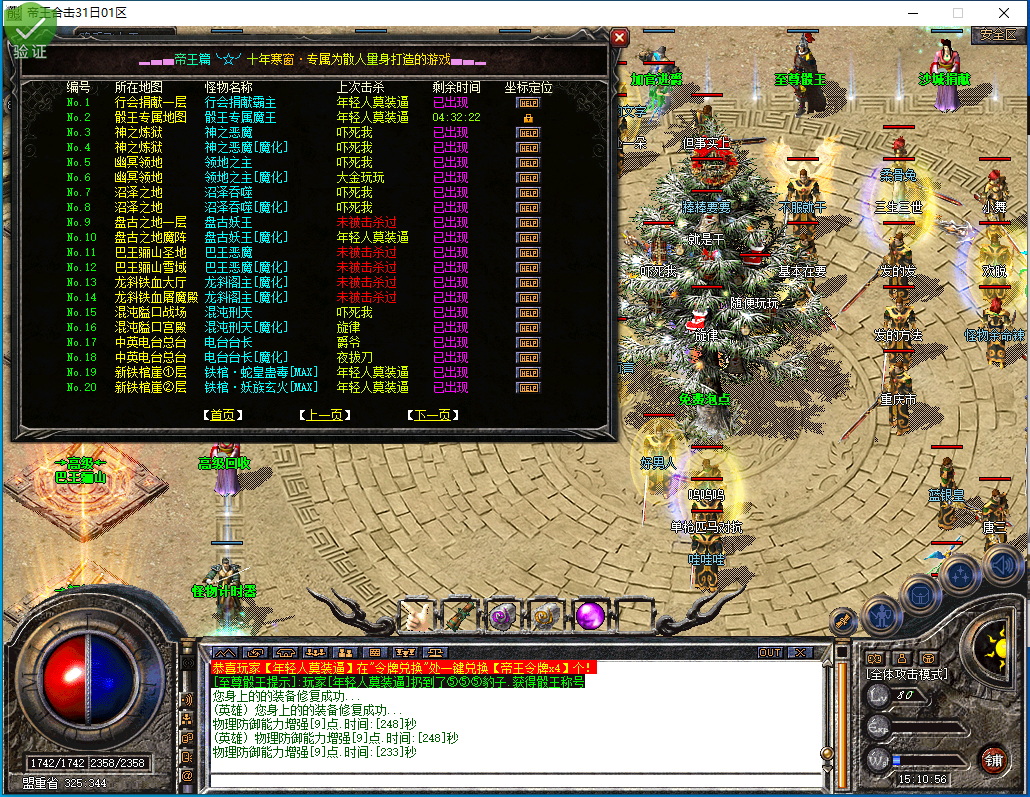Use the scroll item in the hotbar

pos(457,615)
